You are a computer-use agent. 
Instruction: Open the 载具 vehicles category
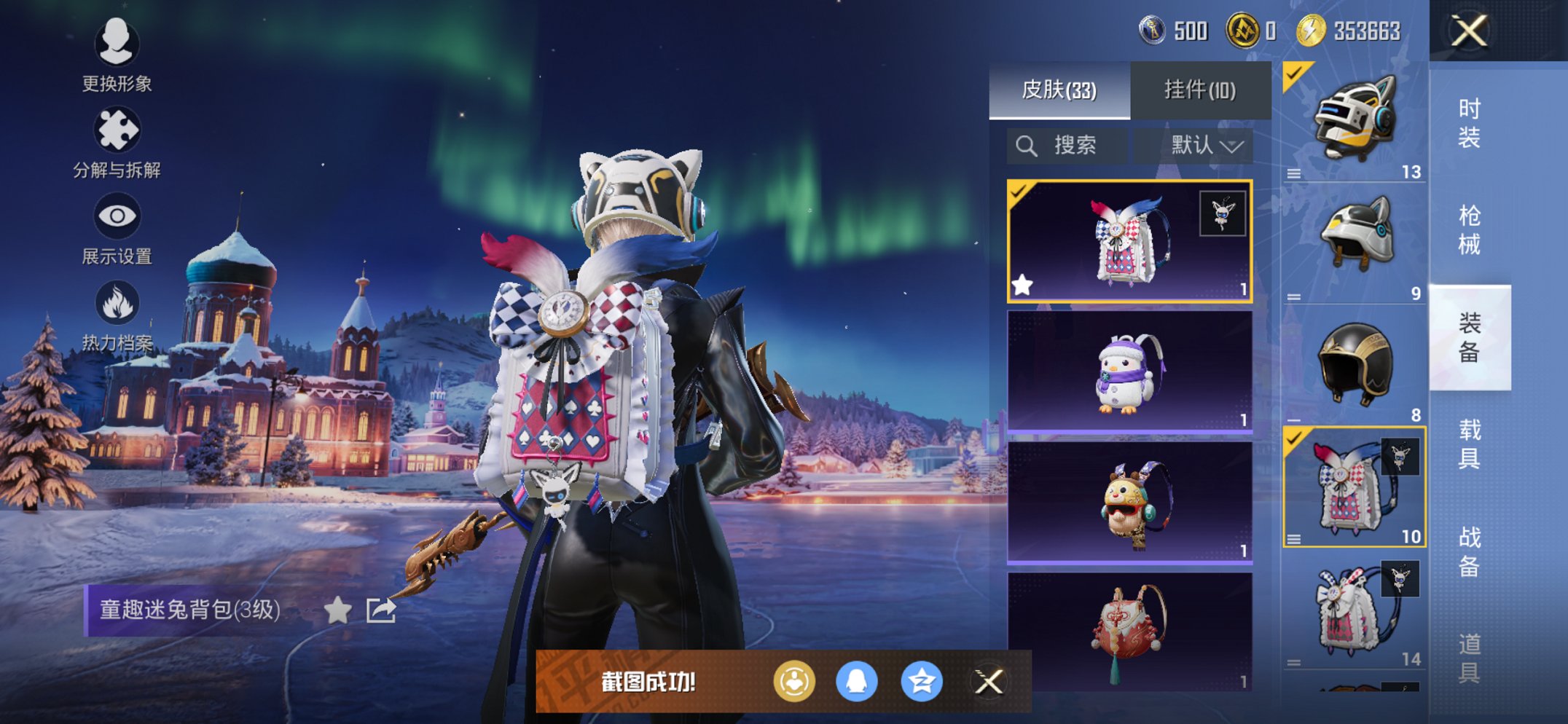pyautogui.click(x=1469, y=444)
